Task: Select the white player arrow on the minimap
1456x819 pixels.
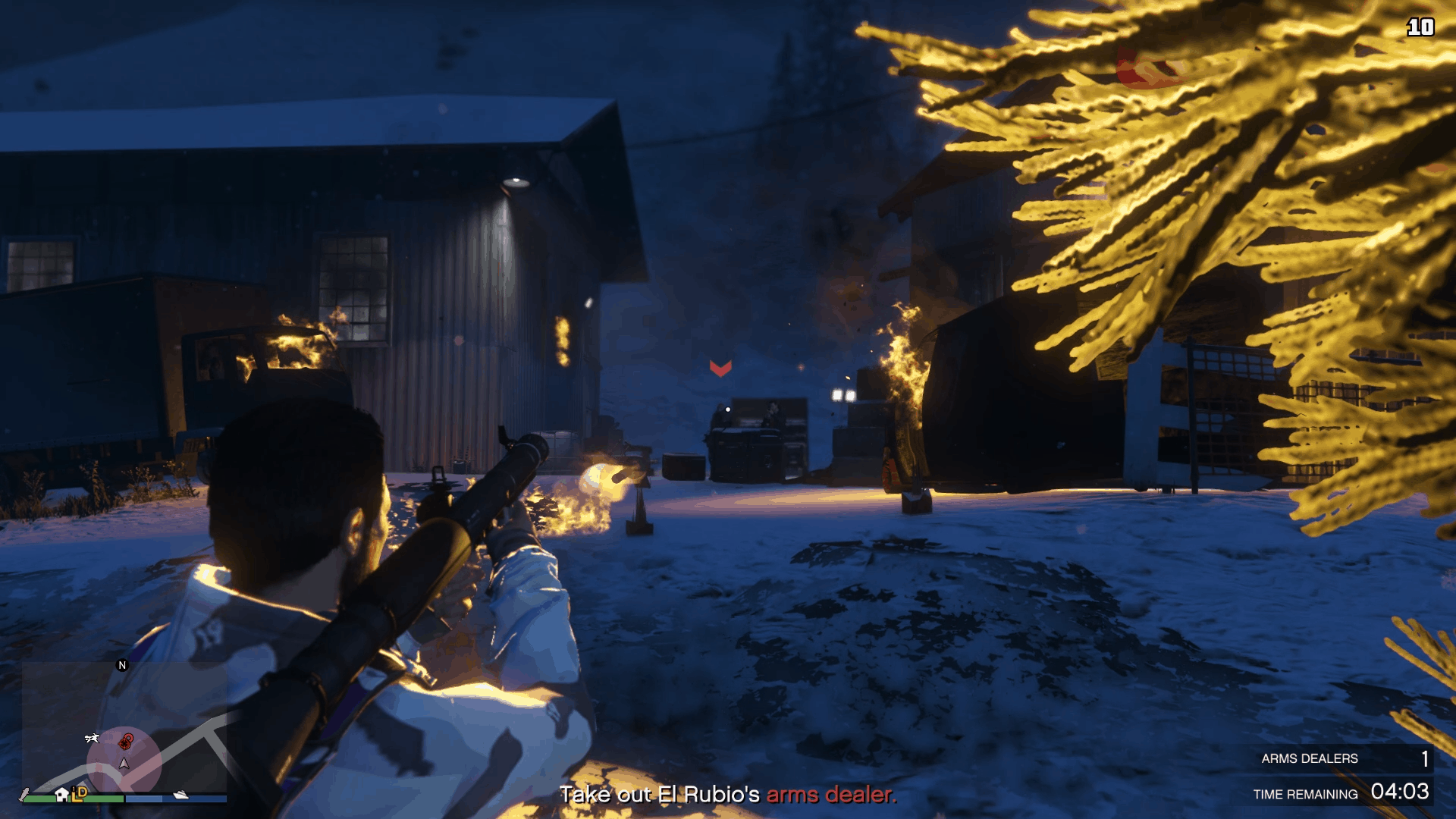Action: 124,764
